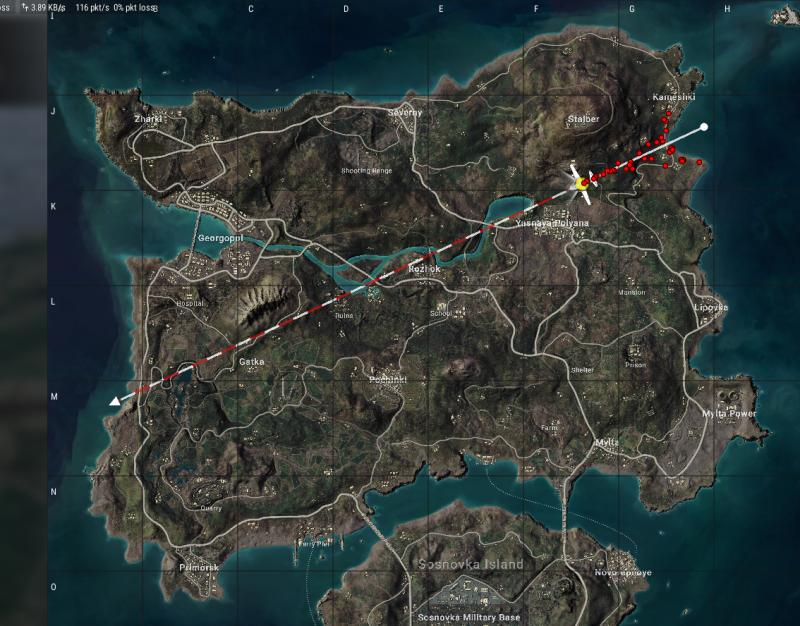Click the flight path arrowhead end marker
Screen dimensions: 800x626
[116, 400]
